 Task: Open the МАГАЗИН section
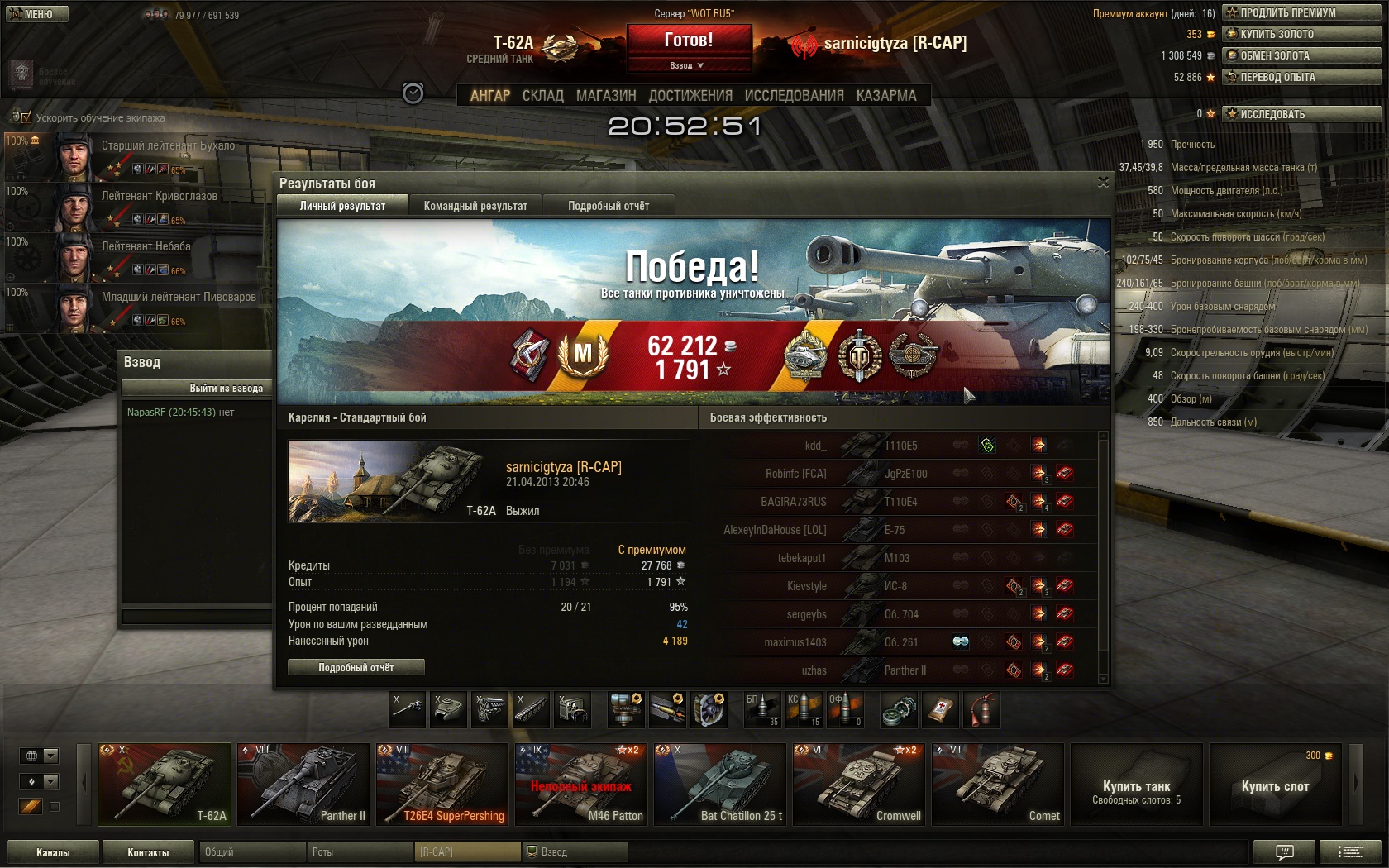[x=606, y=96]
